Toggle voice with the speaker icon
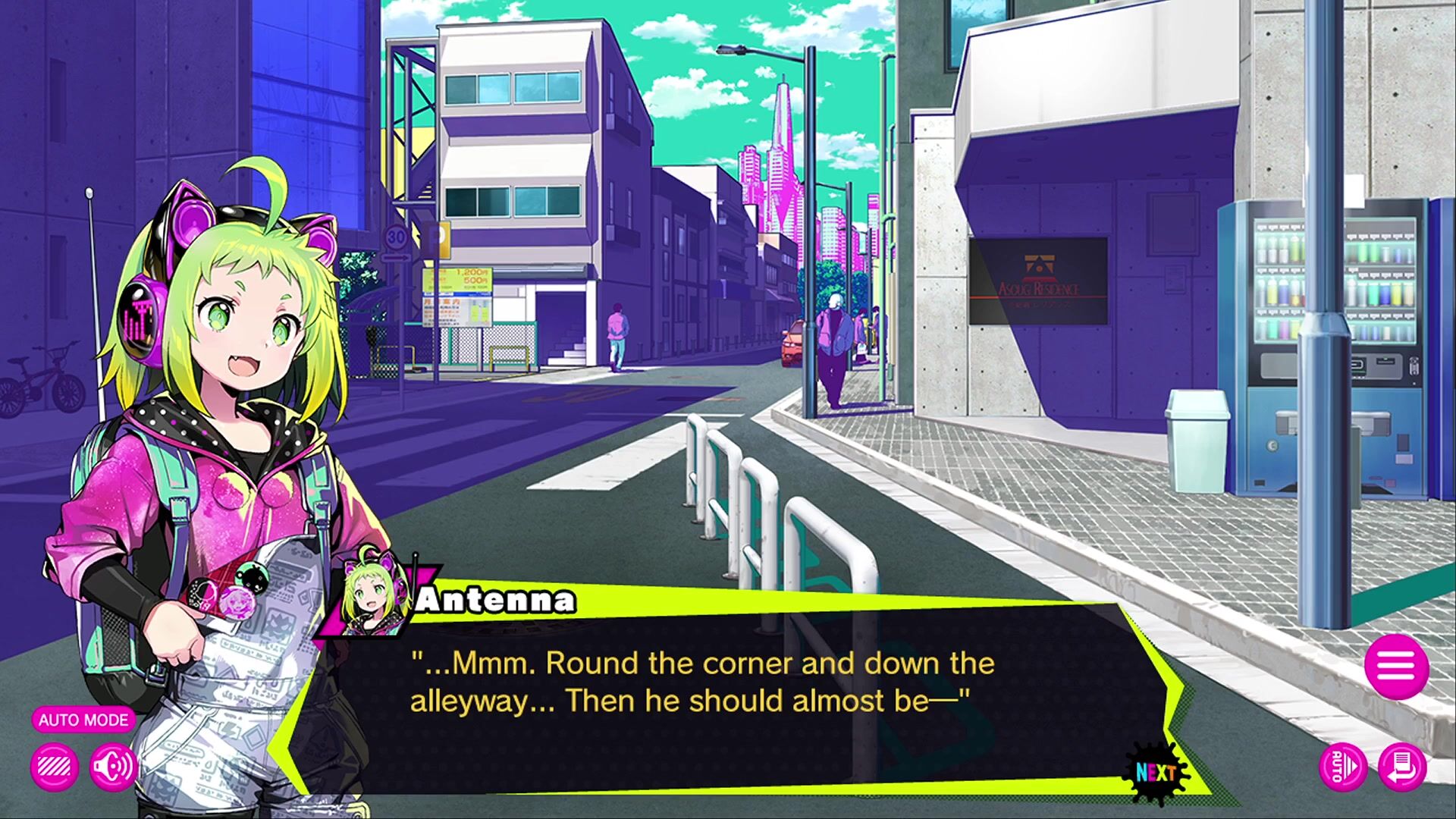 (x=112, y=767)
